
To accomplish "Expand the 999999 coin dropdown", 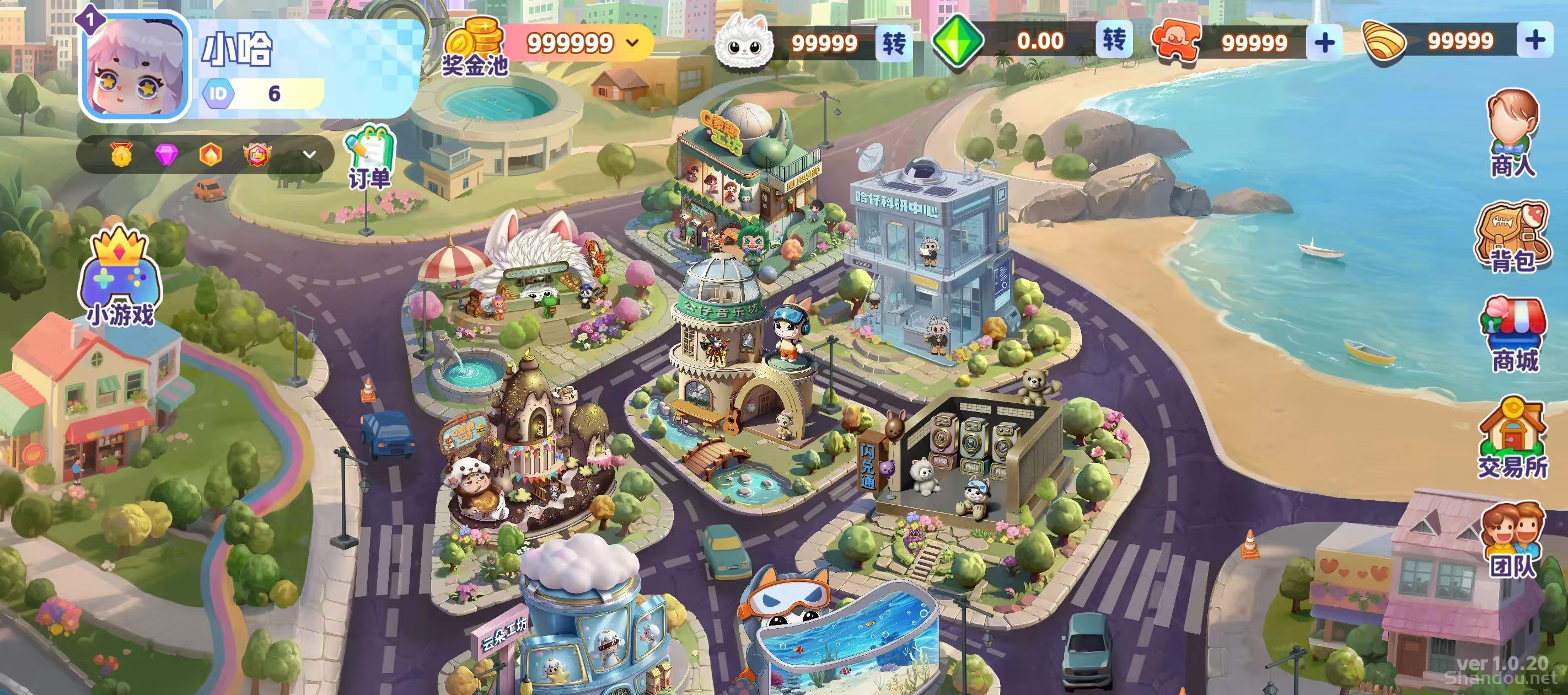I will (x=633, y=42).
